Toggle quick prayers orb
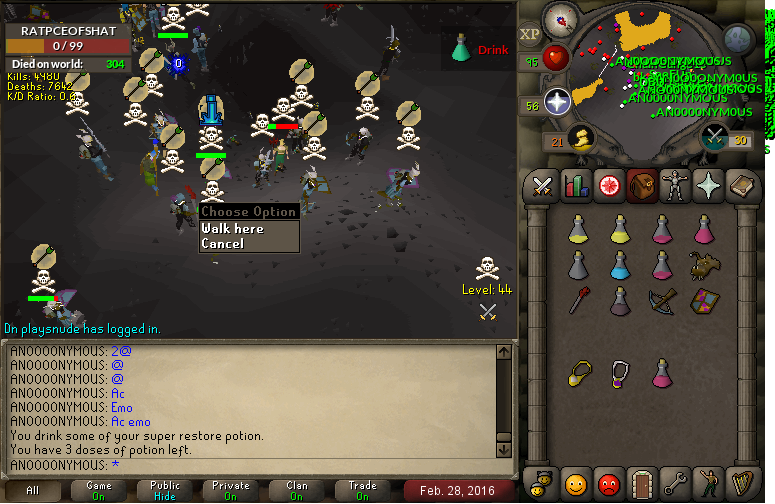Viewport: 775px width, 504px height. [557, 101]
